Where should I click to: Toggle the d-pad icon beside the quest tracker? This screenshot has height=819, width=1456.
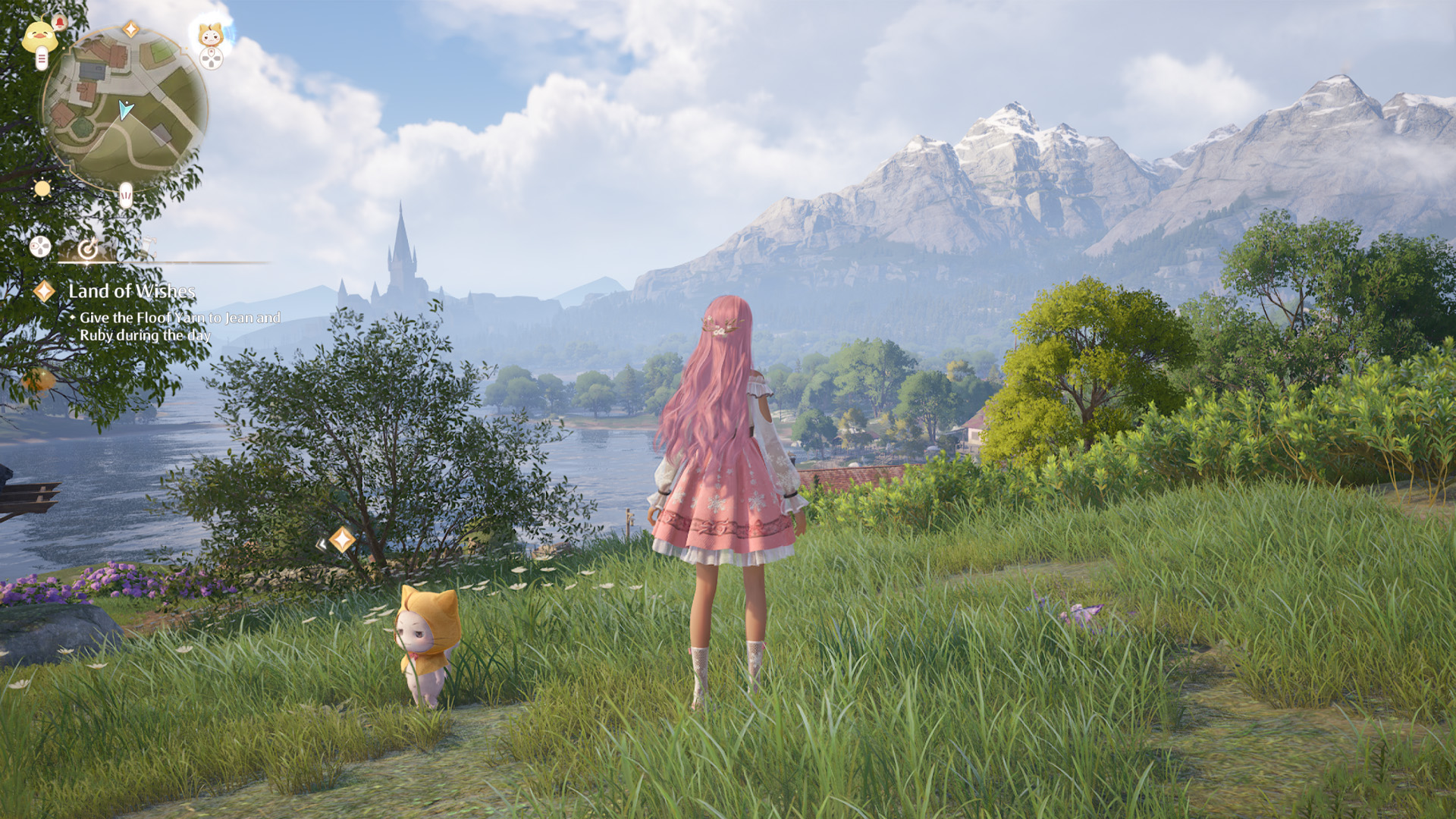[39, 246]
